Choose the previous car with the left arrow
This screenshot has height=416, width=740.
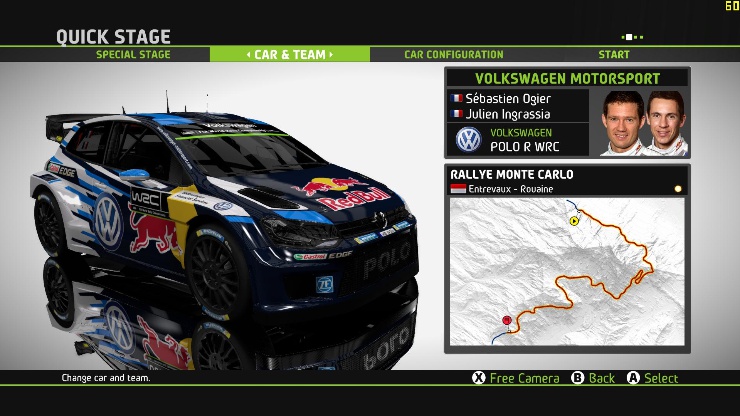pyautogui.click(x=249, y=54)
